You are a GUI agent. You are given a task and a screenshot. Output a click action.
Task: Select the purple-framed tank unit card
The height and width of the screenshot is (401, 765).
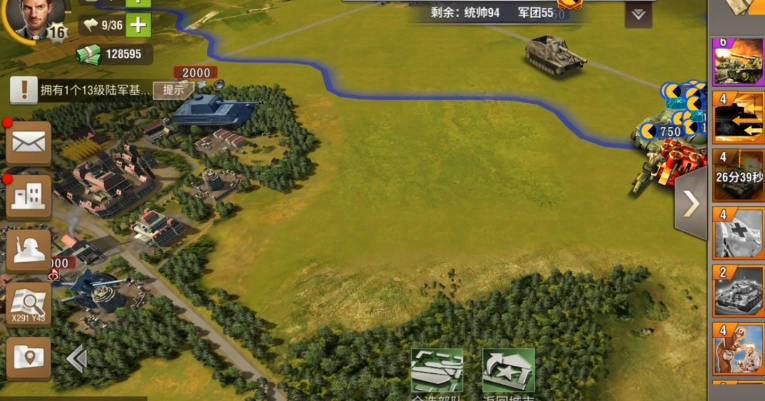click(739, 62)
